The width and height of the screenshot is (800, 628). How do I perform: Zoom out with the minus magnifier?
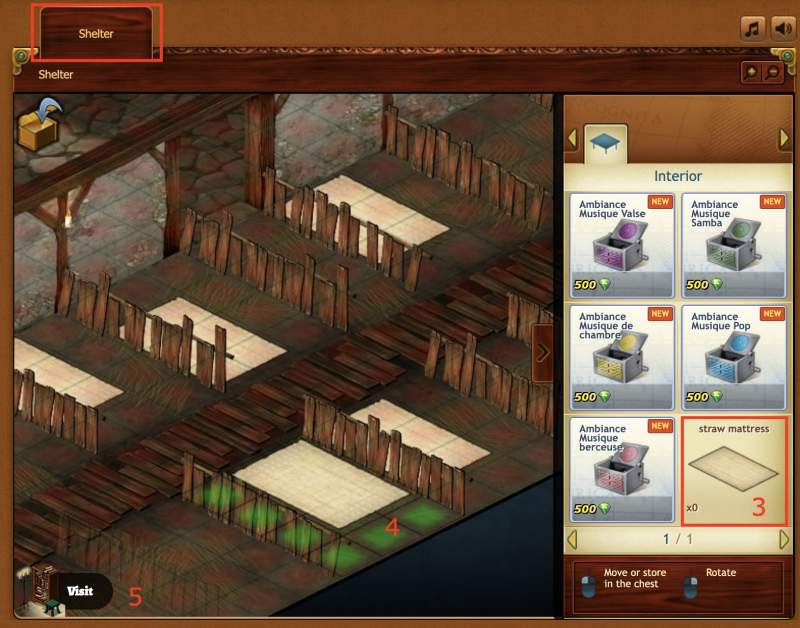[772, 73]
